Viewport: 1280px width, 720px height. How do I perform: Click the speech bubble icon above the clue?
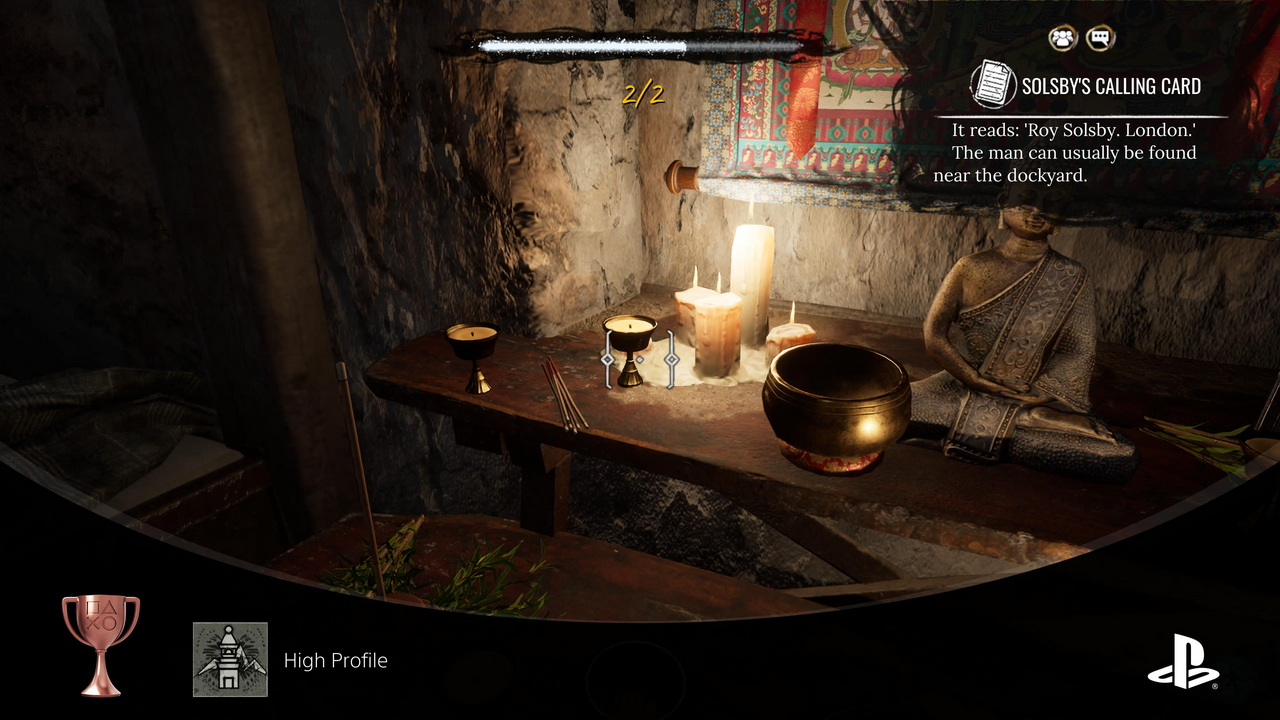(1100, 39)
